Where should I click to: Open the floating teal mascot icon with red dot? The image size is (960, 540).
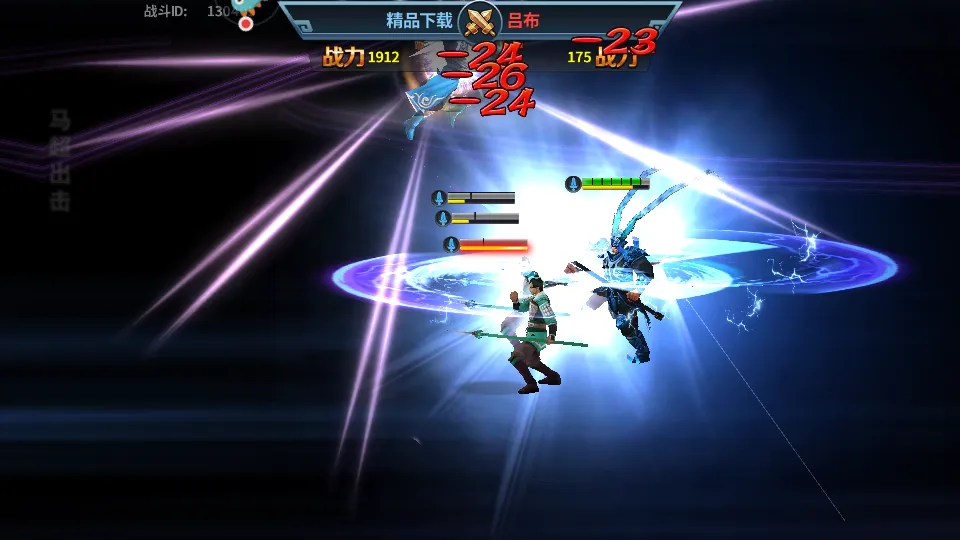(x=250, y=9)
